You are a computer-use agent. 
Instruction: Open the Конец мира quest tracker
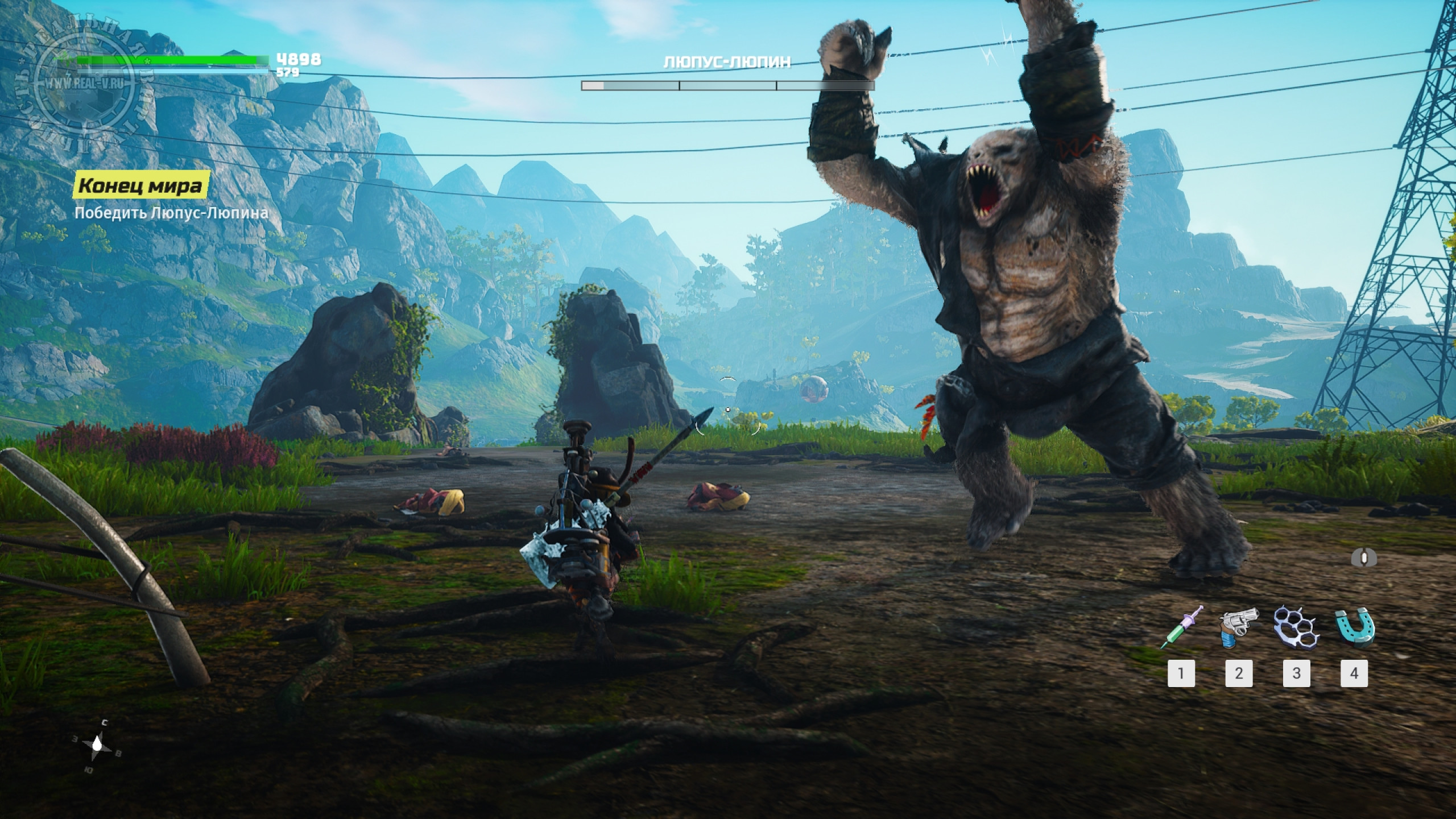140,185
